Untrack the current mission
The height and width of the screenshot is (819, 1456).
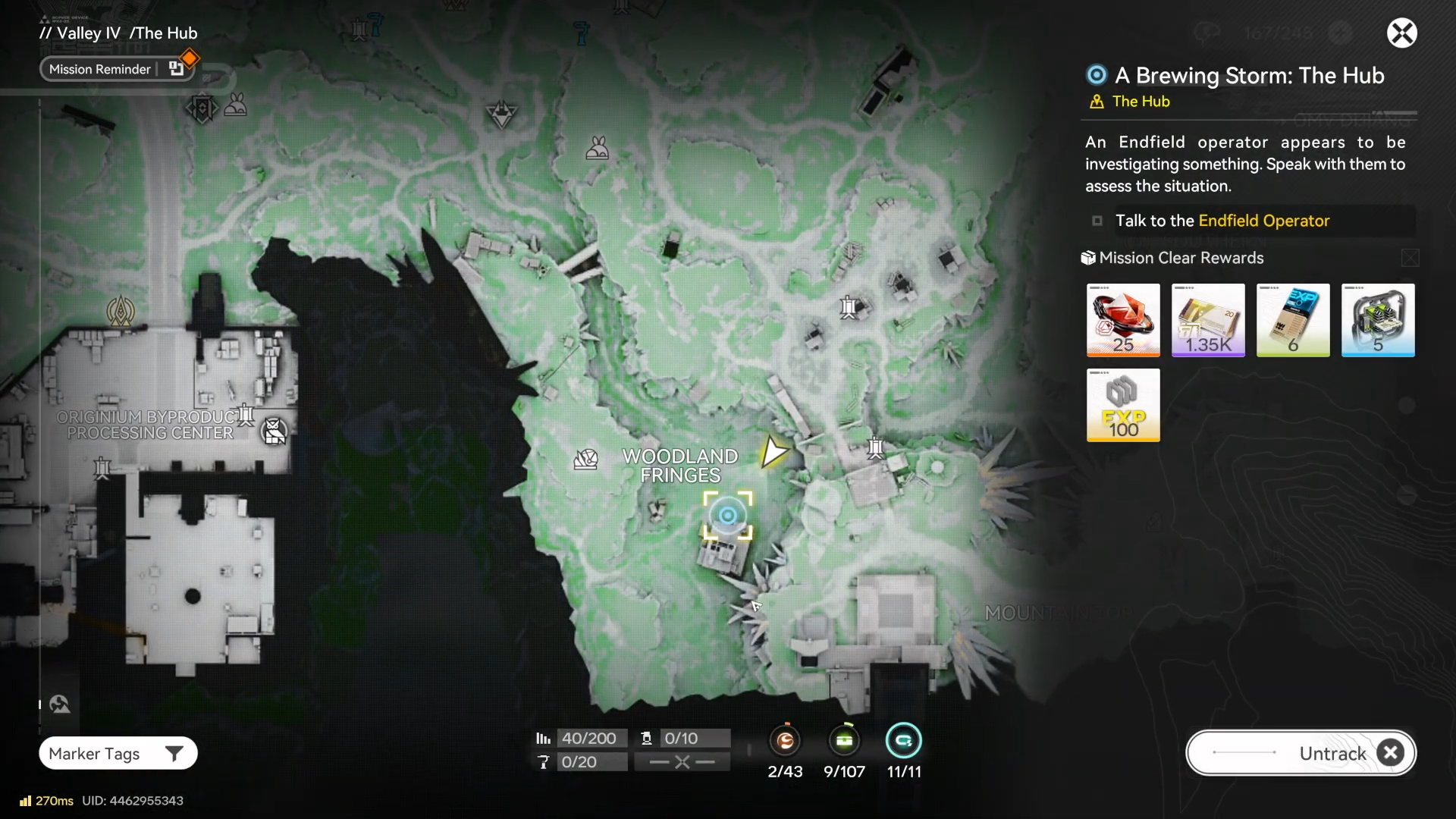pos(1301,753)
